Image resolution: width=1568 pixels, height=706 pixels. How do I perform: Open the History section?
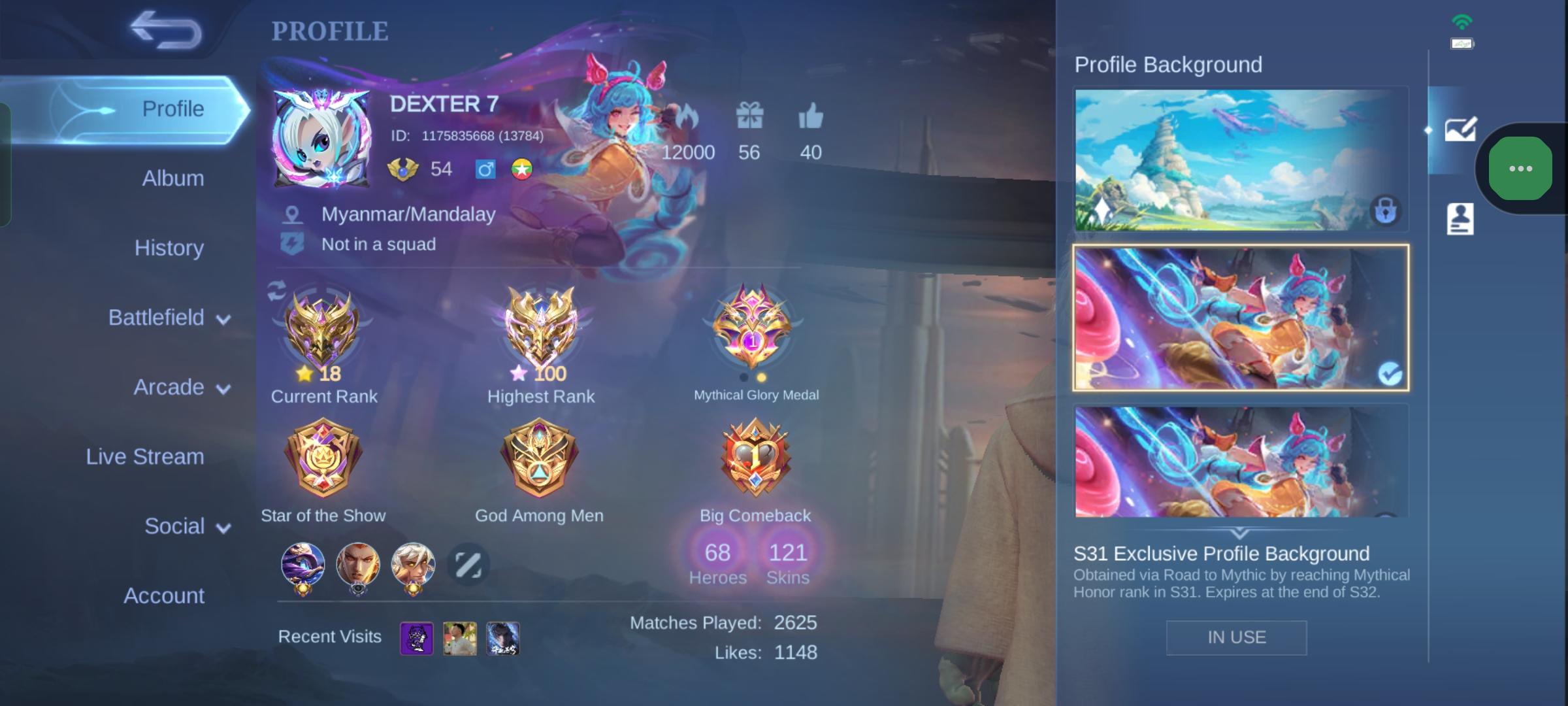[169, 248]
